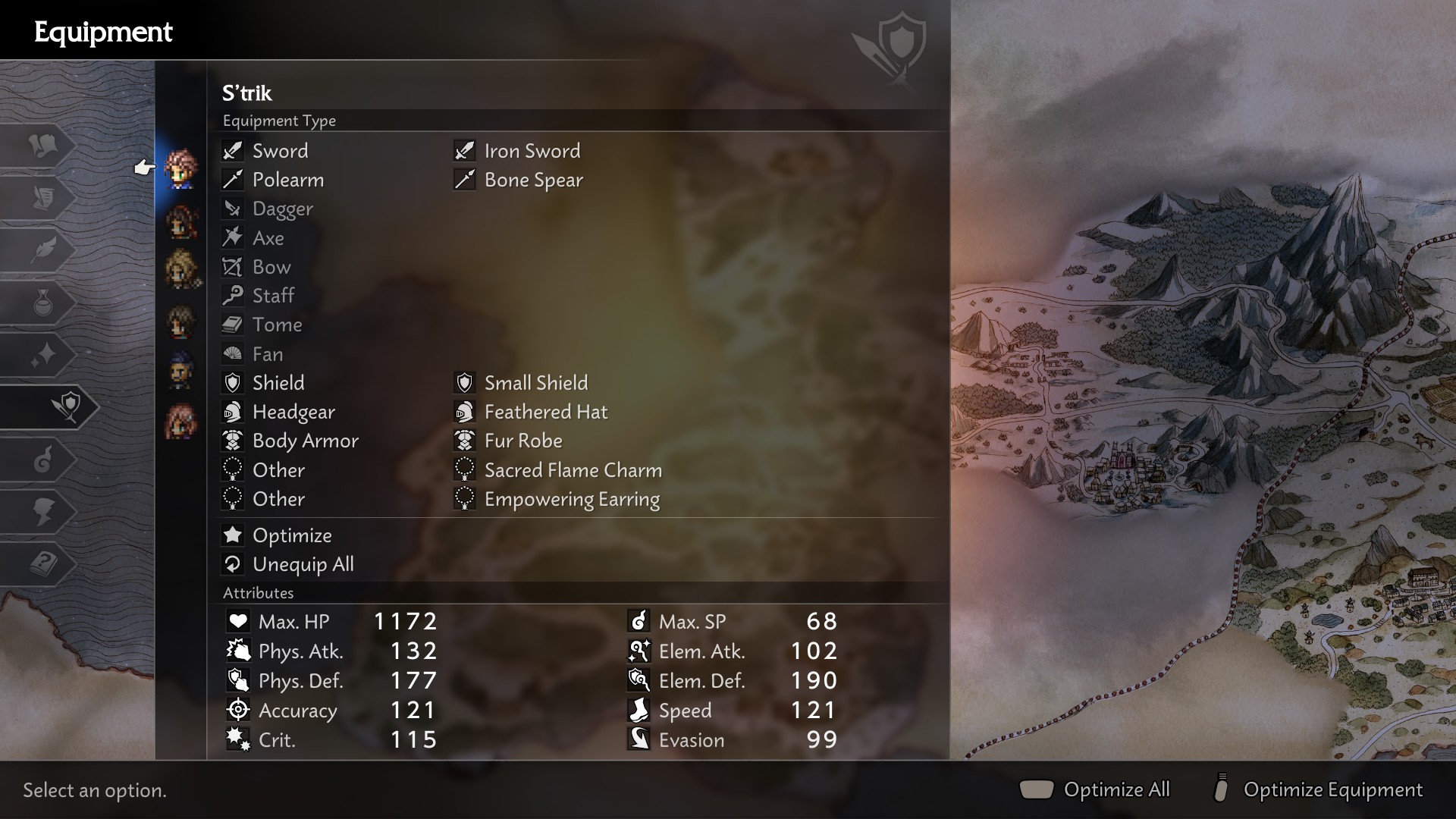Image resolution: width=1456 pixels, height=819 pixels.
Task: Open the Headgear slot with Feathered Hat
Action: pos(293,412)
